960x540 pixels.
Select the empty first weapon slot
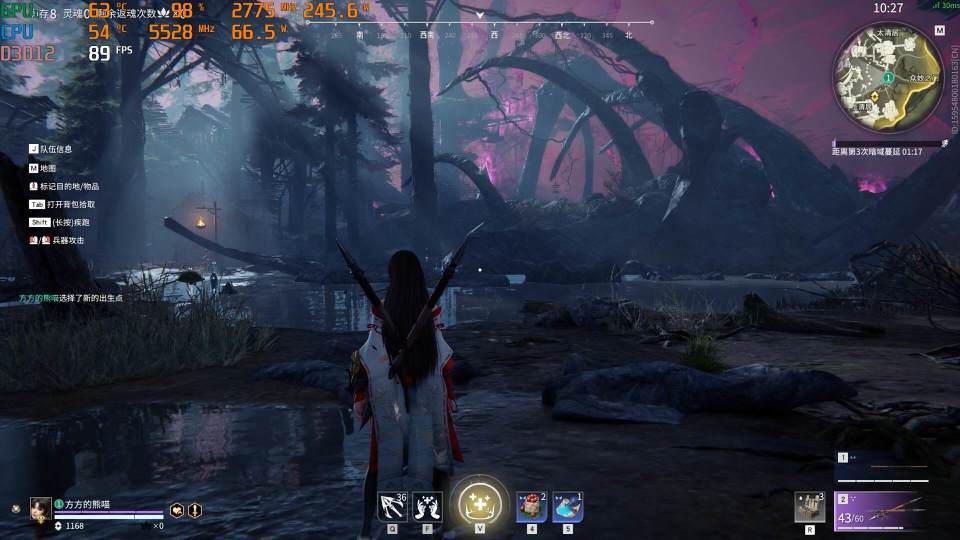895,465
